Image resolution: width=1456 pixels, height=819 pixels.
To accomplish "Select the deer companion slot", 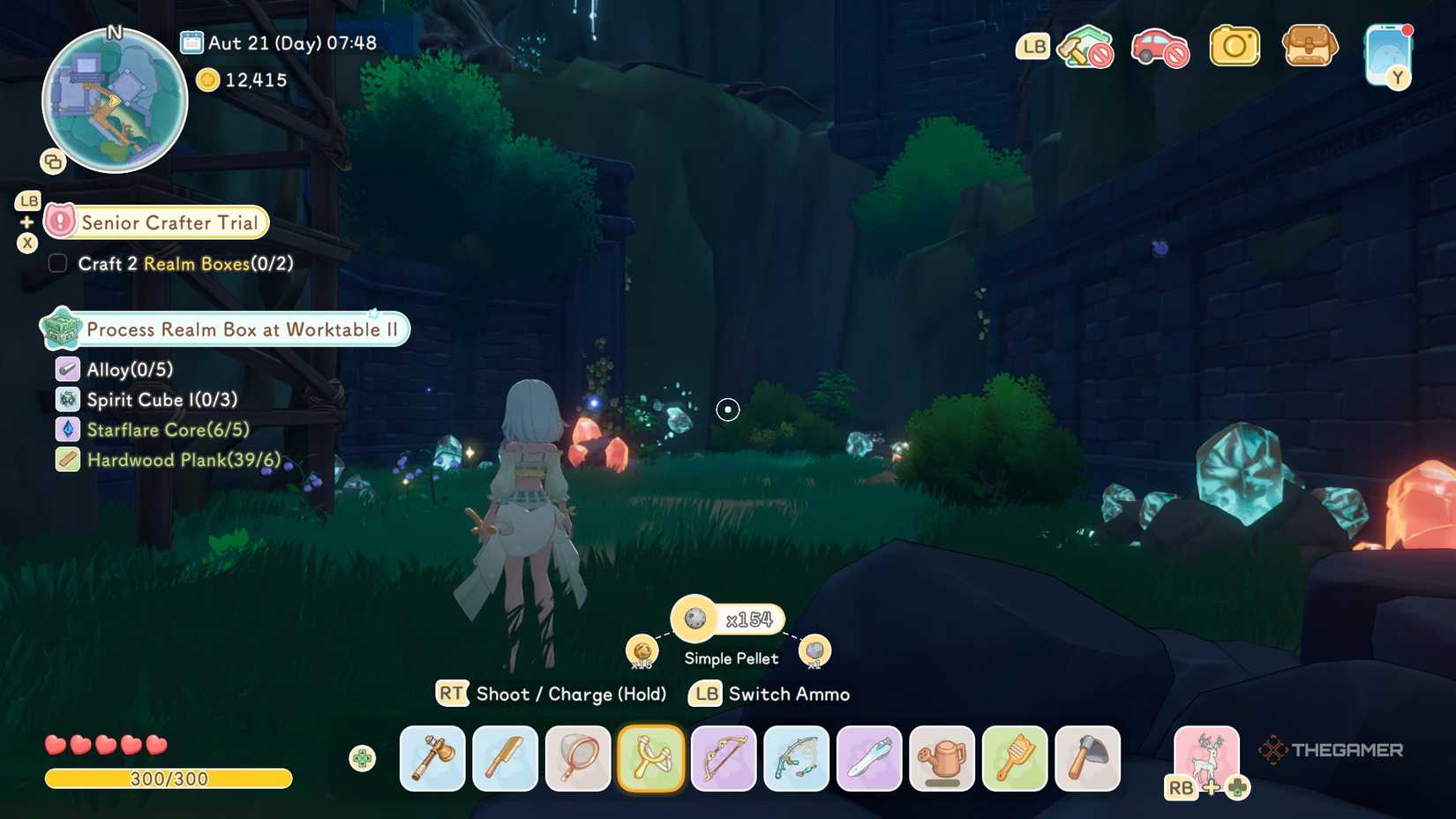I will click(x=1208, y=759).
